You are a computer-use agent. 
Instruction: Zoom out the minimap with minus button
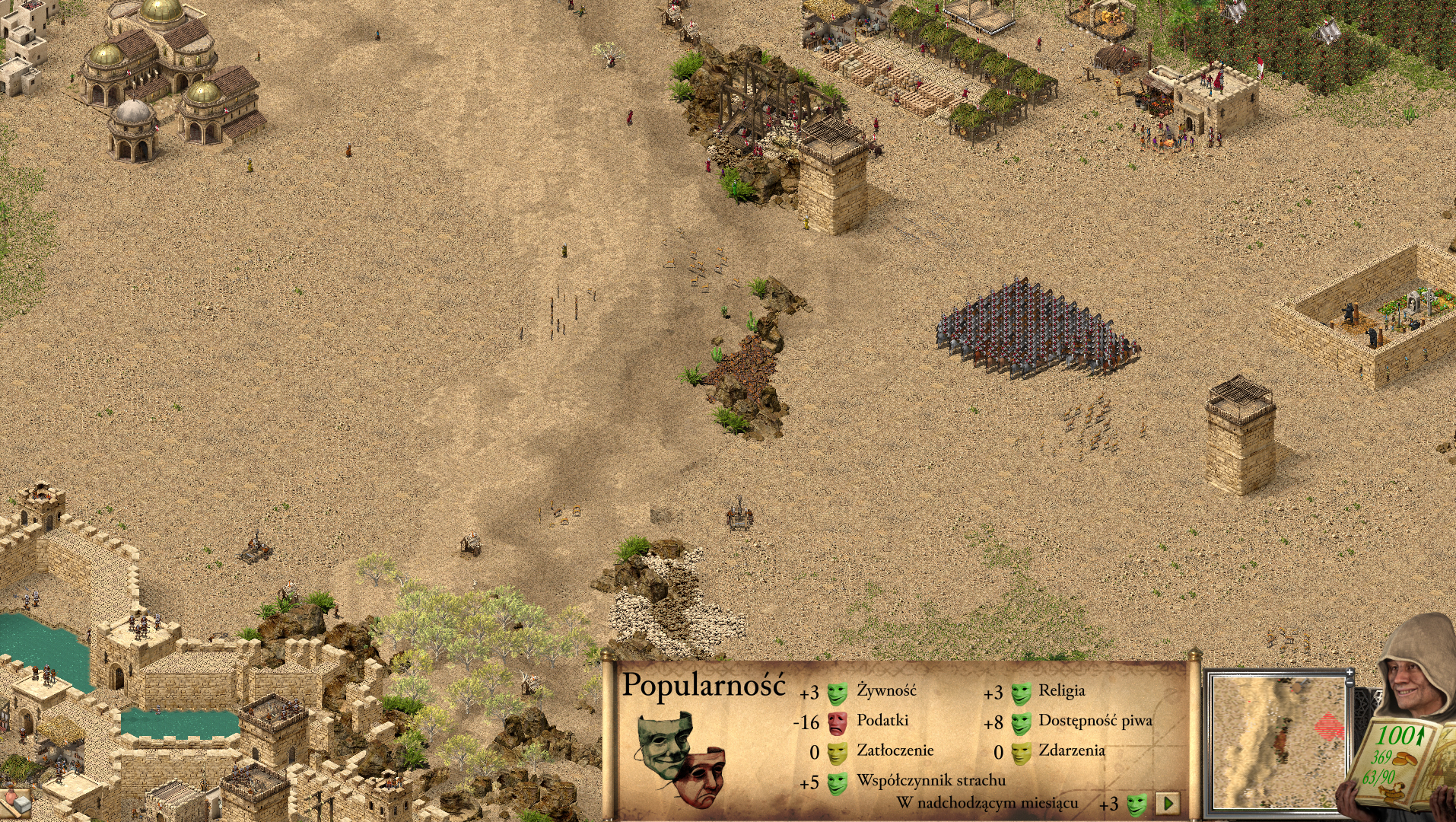tap(1350, 684)
